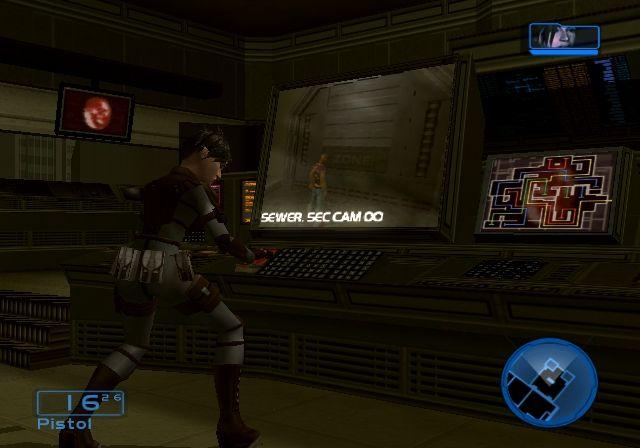Screen dimensions: 640x448
Task: Select the character portrait icon
Action: (564, 36)
